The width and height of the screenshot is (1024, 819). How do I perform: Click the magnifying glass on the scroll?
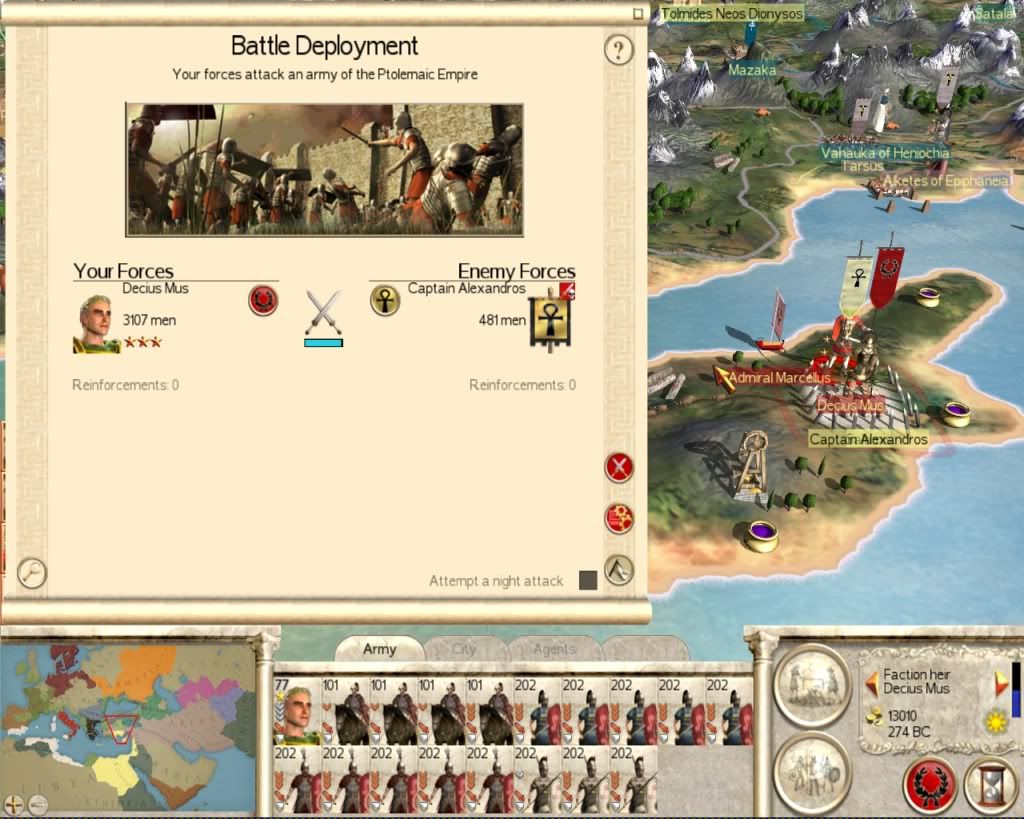coord(32,573)
